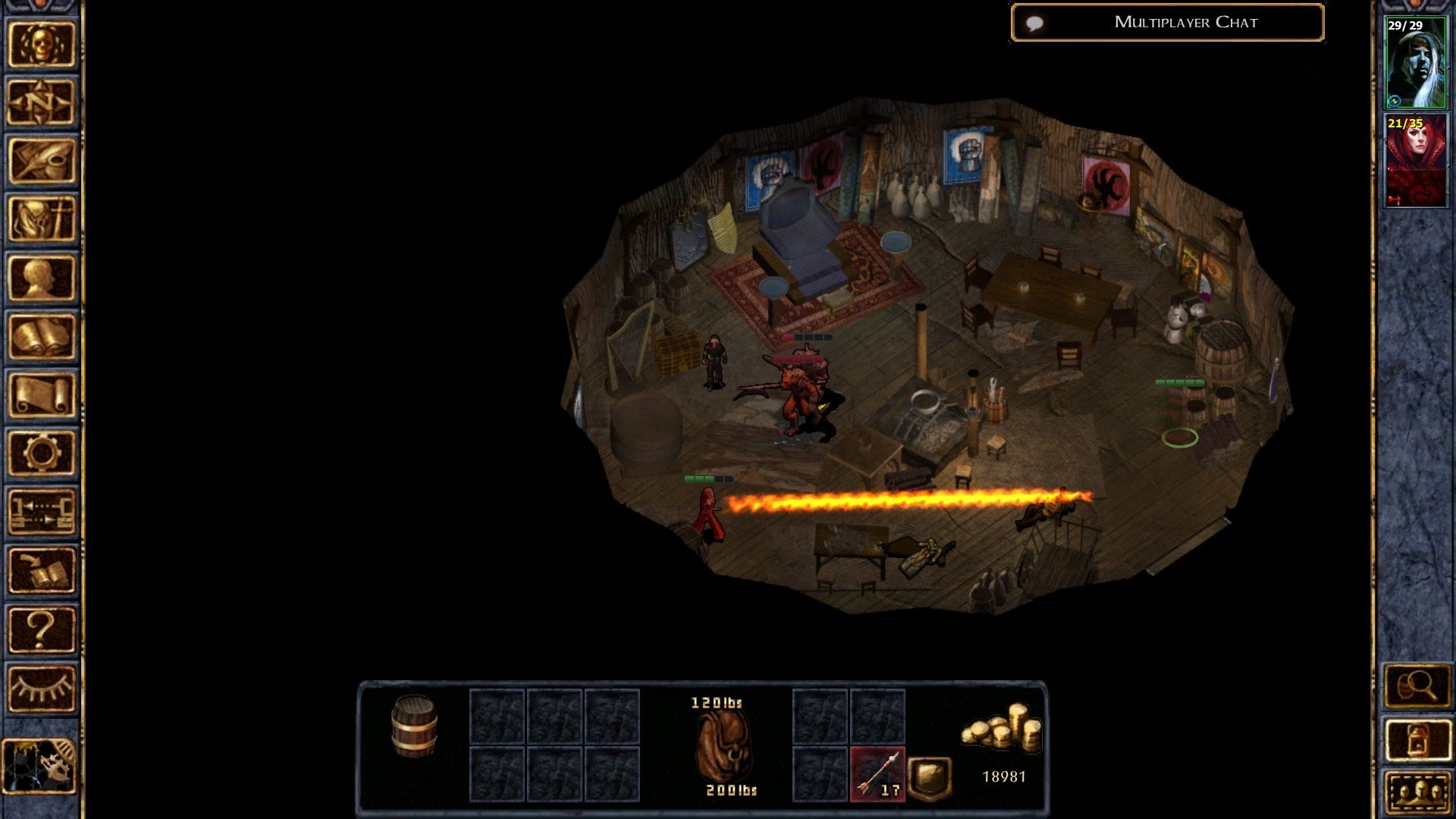The image size is (1456, 819).
Task: Click the magnifying glass highlight button
Action: (1417, 687)
